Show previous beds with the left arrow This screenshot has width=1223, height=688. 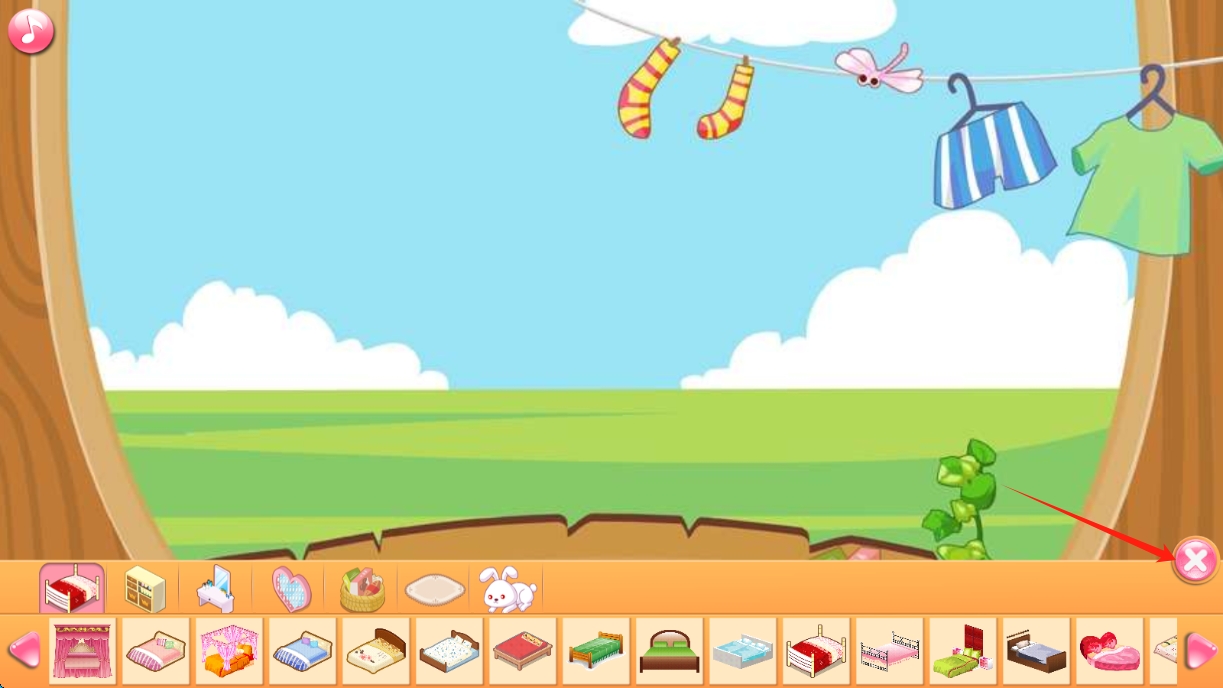coord(24,651)
